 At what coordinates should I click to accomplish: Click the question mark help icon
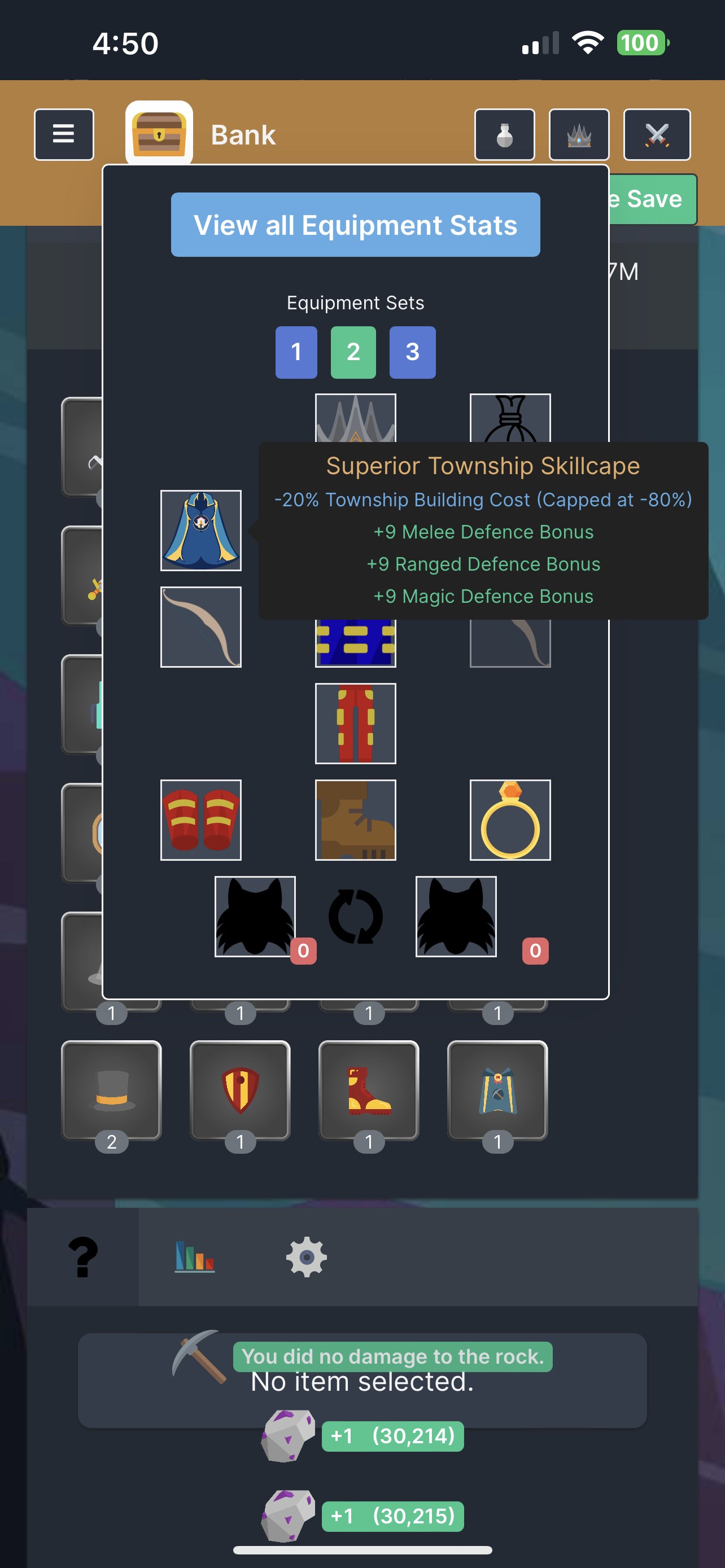tap(85, 1255)
